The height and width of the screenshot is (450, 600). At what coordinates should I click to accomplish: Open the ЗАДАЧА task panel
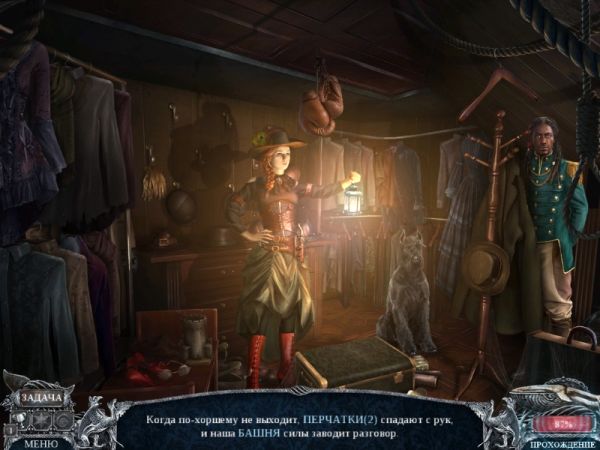click(x=42, y=398)
